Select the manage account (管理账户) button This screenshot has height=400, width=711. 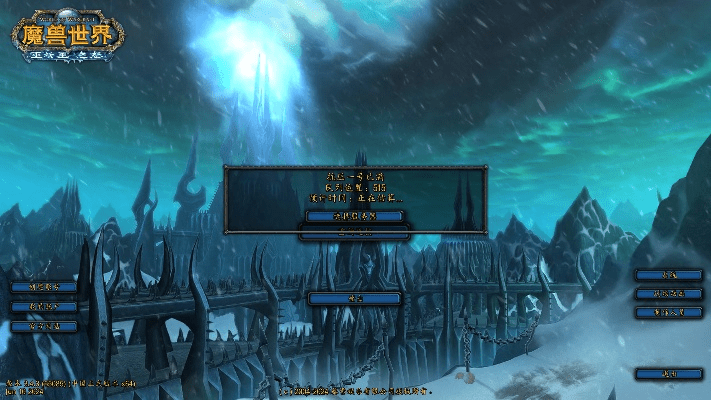44,306
